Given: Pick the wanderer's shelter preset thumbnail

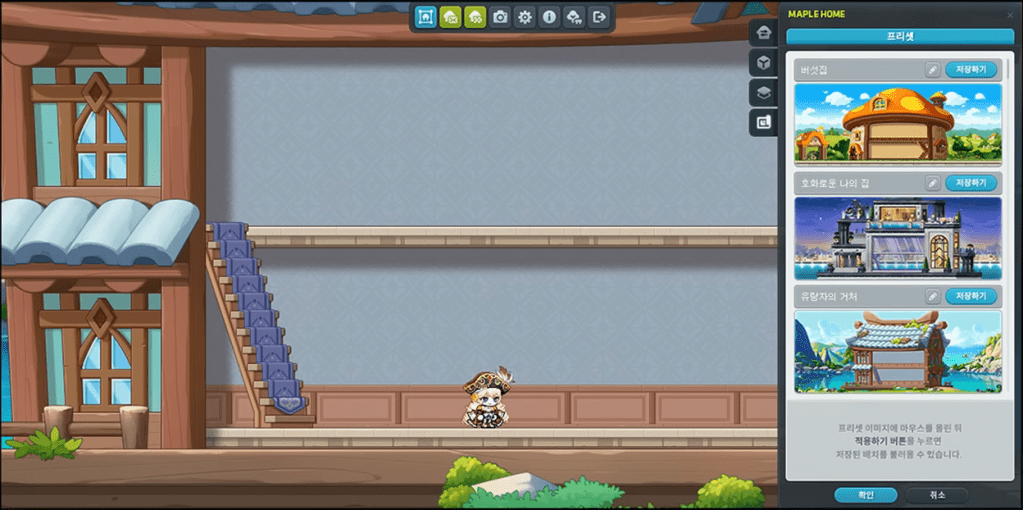Looking at the screenshot, I should coord(897,350).
